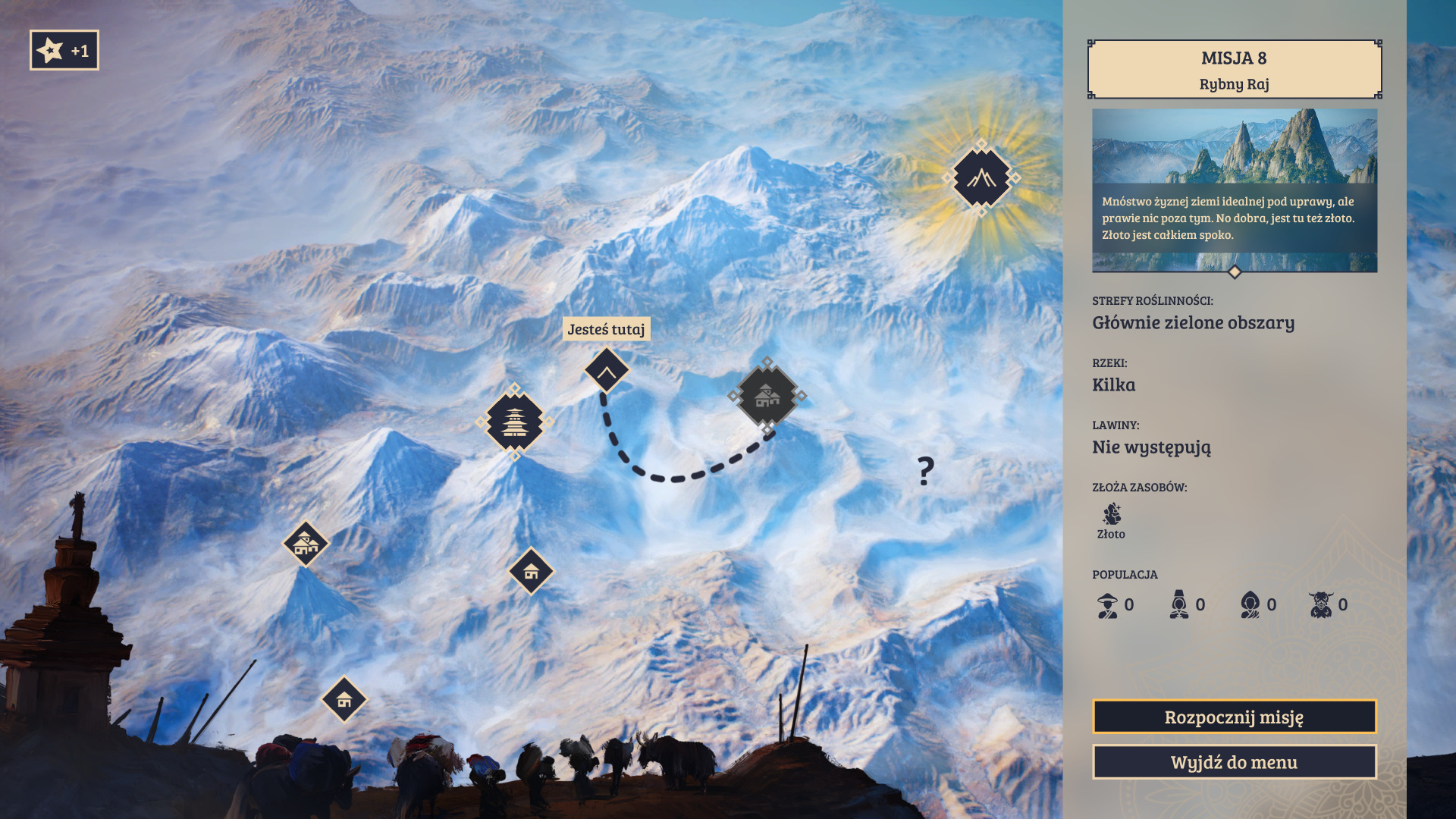Viewport: 1456px width, 819px height.
Task: Select the glowing mountain peak map node
Action: coord(981,178)
